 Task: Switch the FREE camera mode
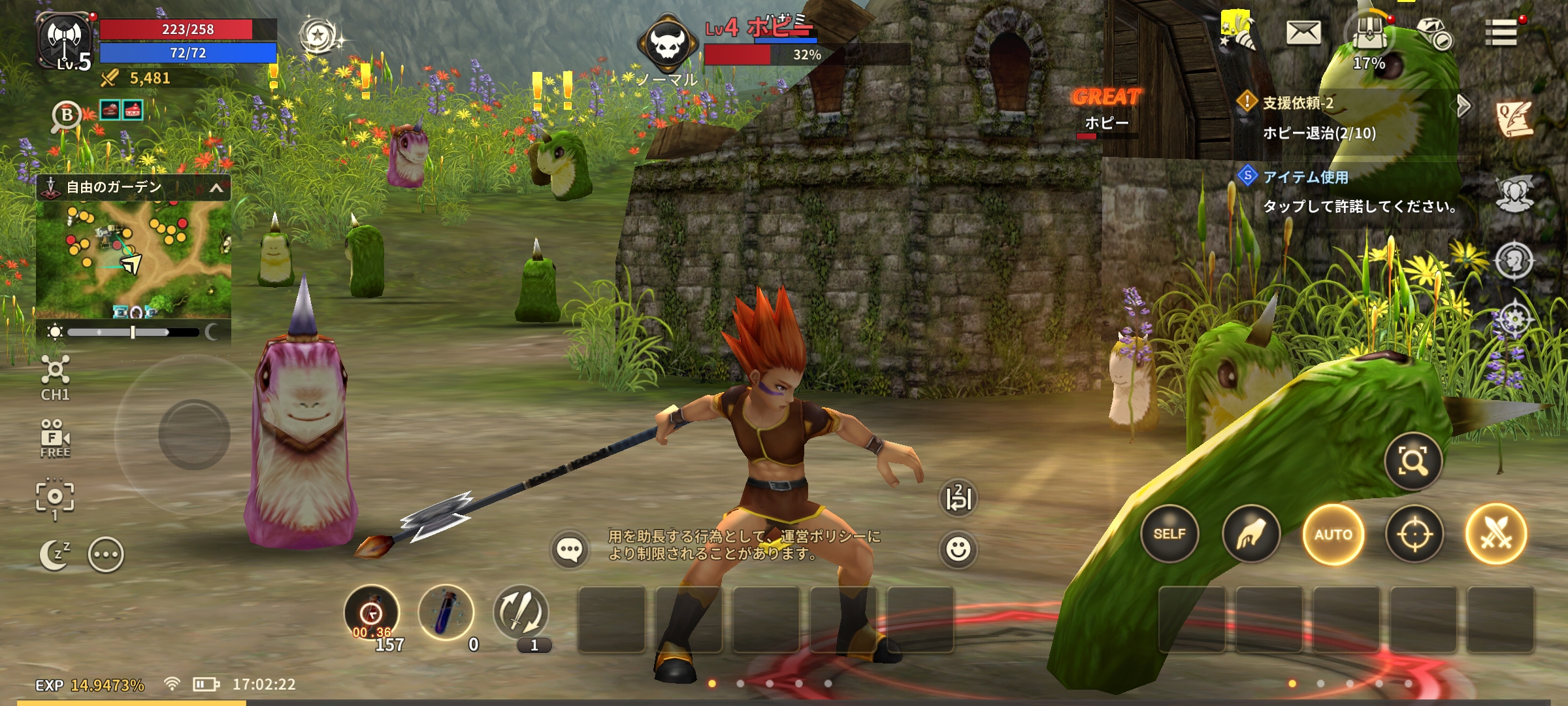click(55, 439)
